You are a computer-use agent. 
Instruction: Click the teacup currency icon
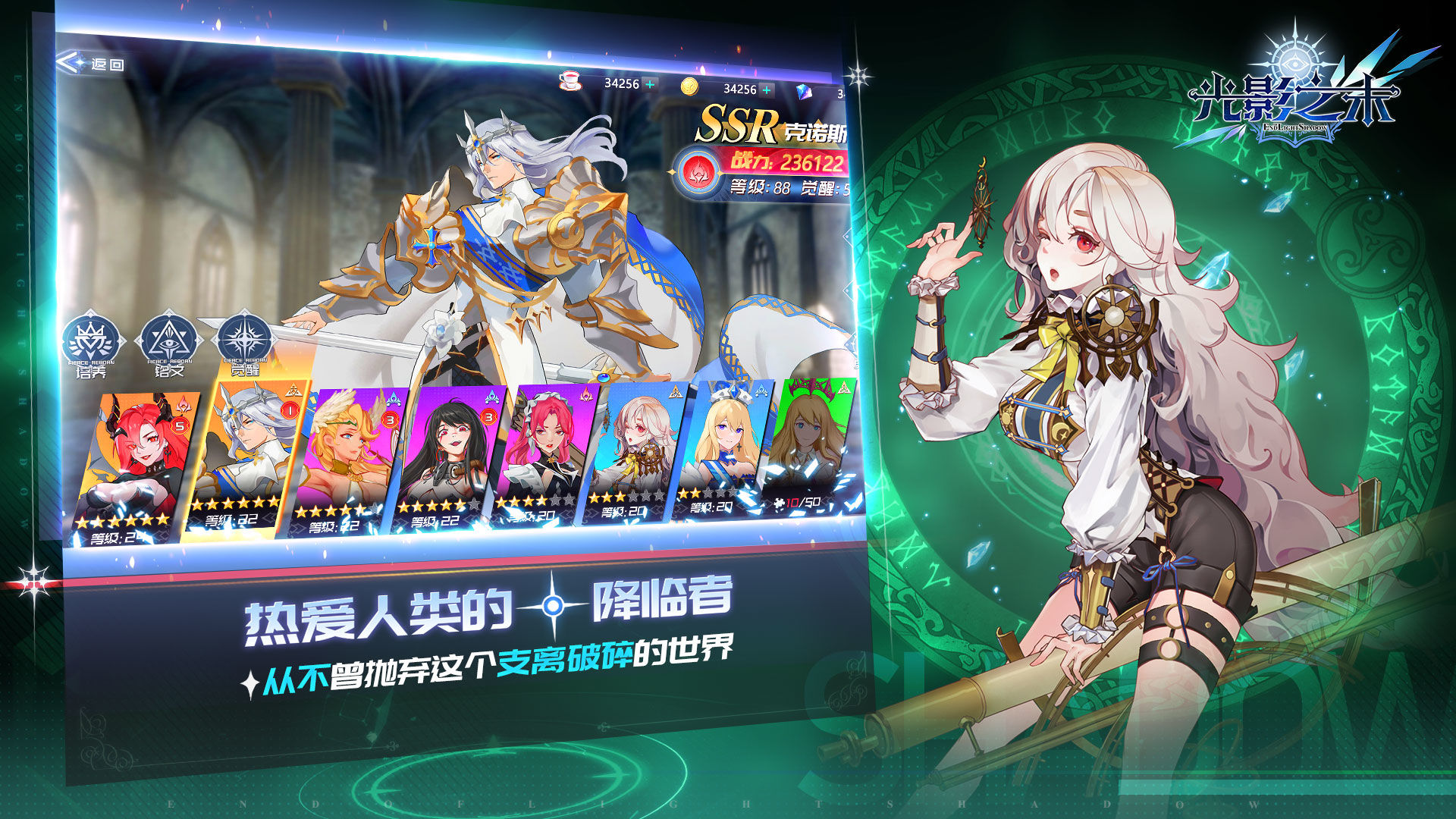tap(570, 81)
